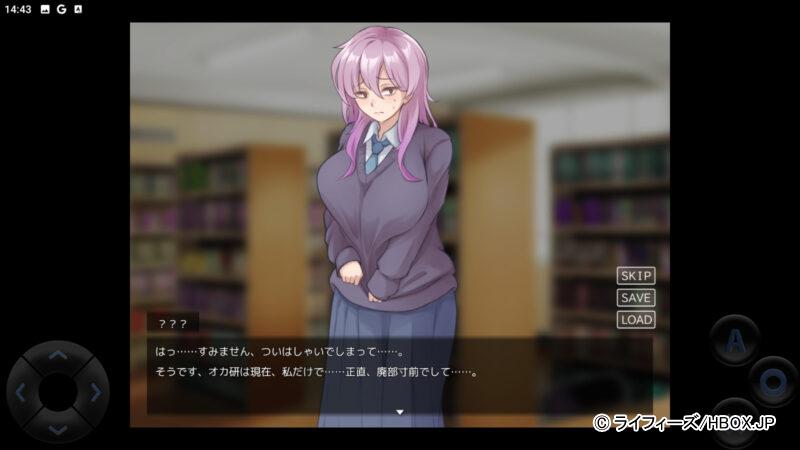Advance dialogue with the white arrow indicator
The image size is (800, 450).
tap(399, 411)
